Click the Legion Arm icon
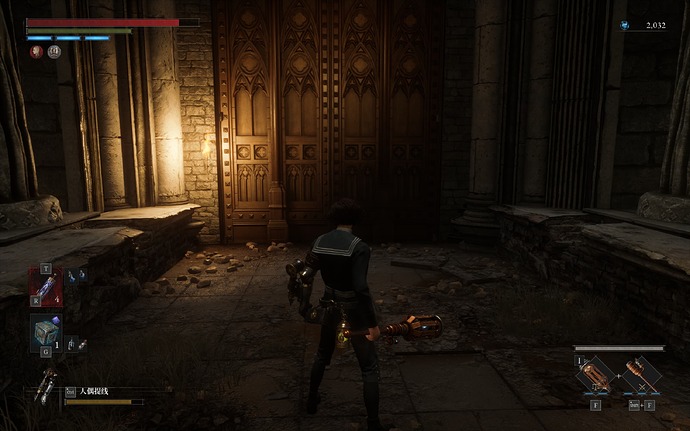The height and width of the screenshot is (431, 690). tap(45, 385)
